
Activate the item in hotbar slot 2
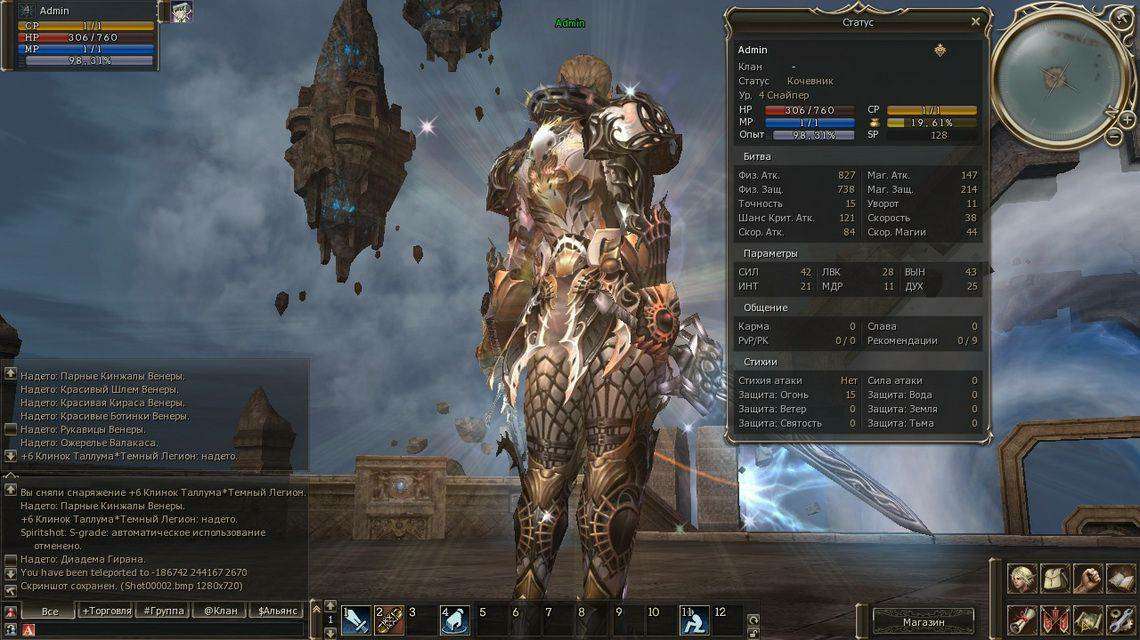point(389,621)
